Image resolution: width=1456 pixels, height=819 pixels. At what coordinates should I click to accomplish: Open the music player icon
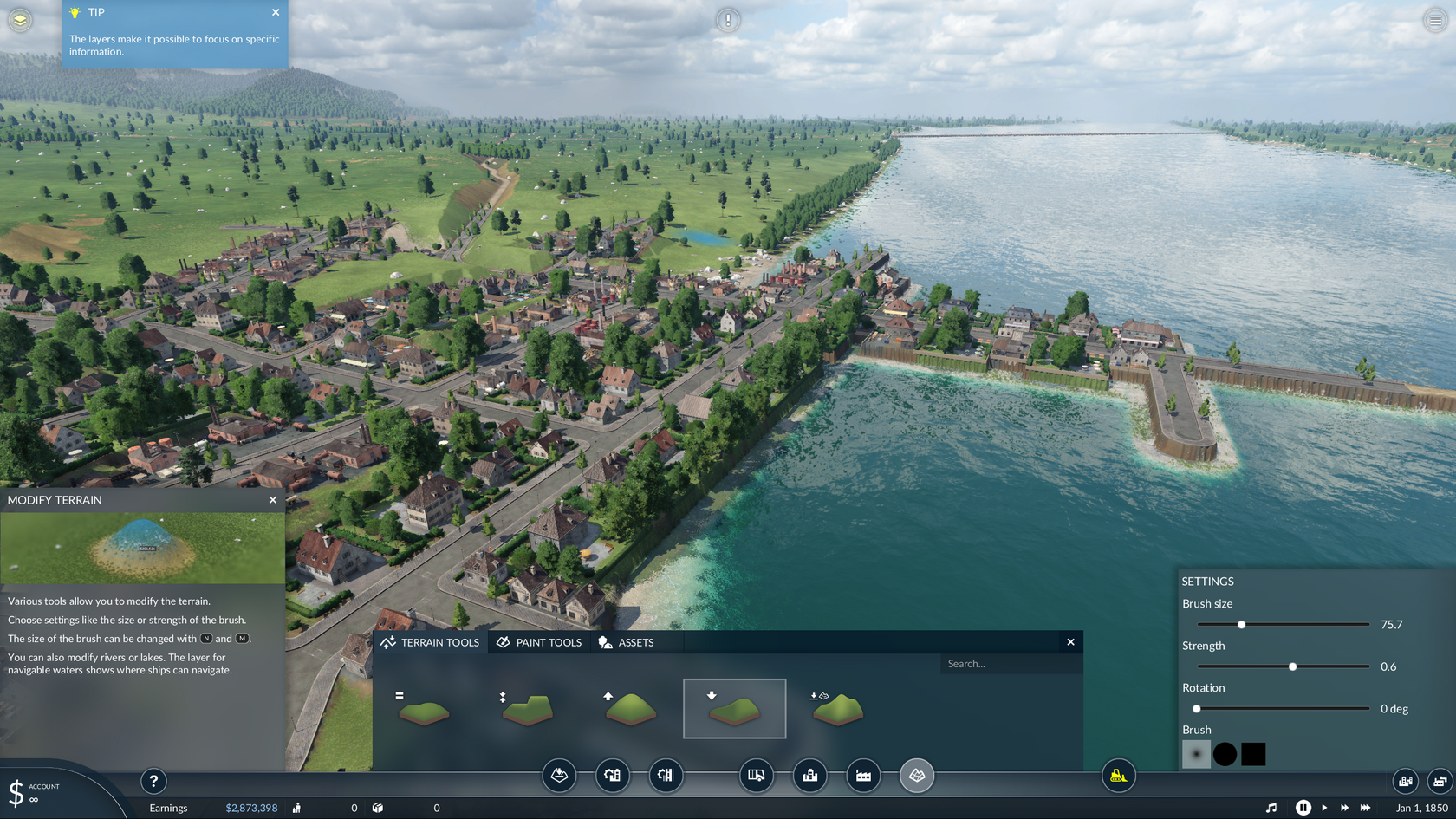(x=1271, y=808)
